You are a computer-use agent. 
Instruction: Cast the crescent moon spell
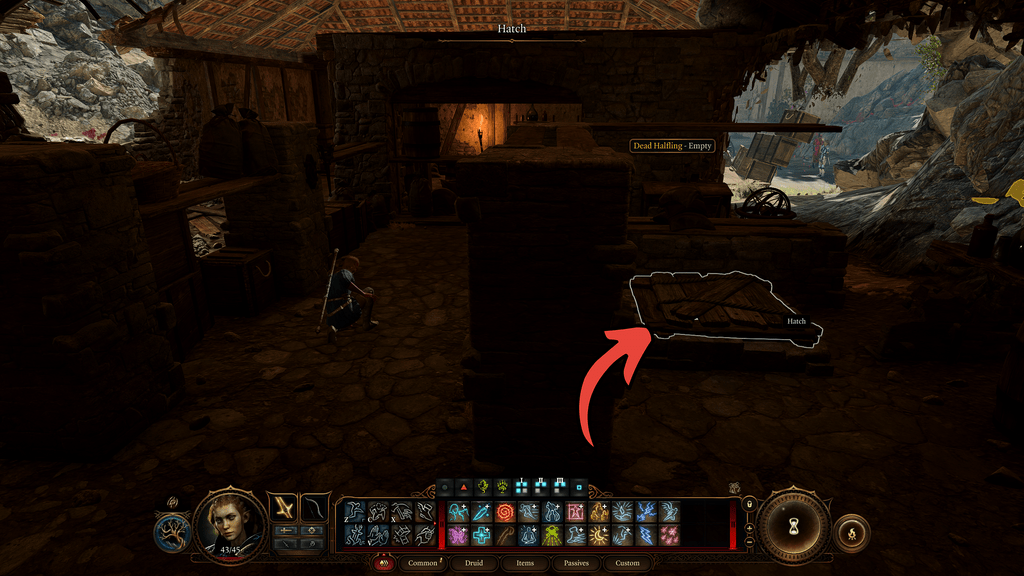(x=598, y=535)
